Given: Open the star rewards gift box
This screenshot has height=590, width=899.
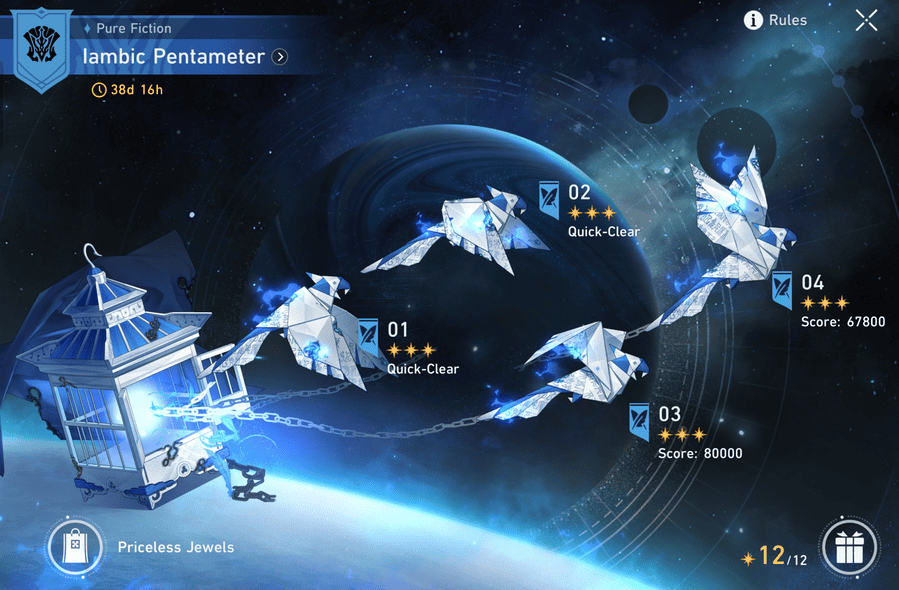Looking at the screenshot, I should click(849, 548).
